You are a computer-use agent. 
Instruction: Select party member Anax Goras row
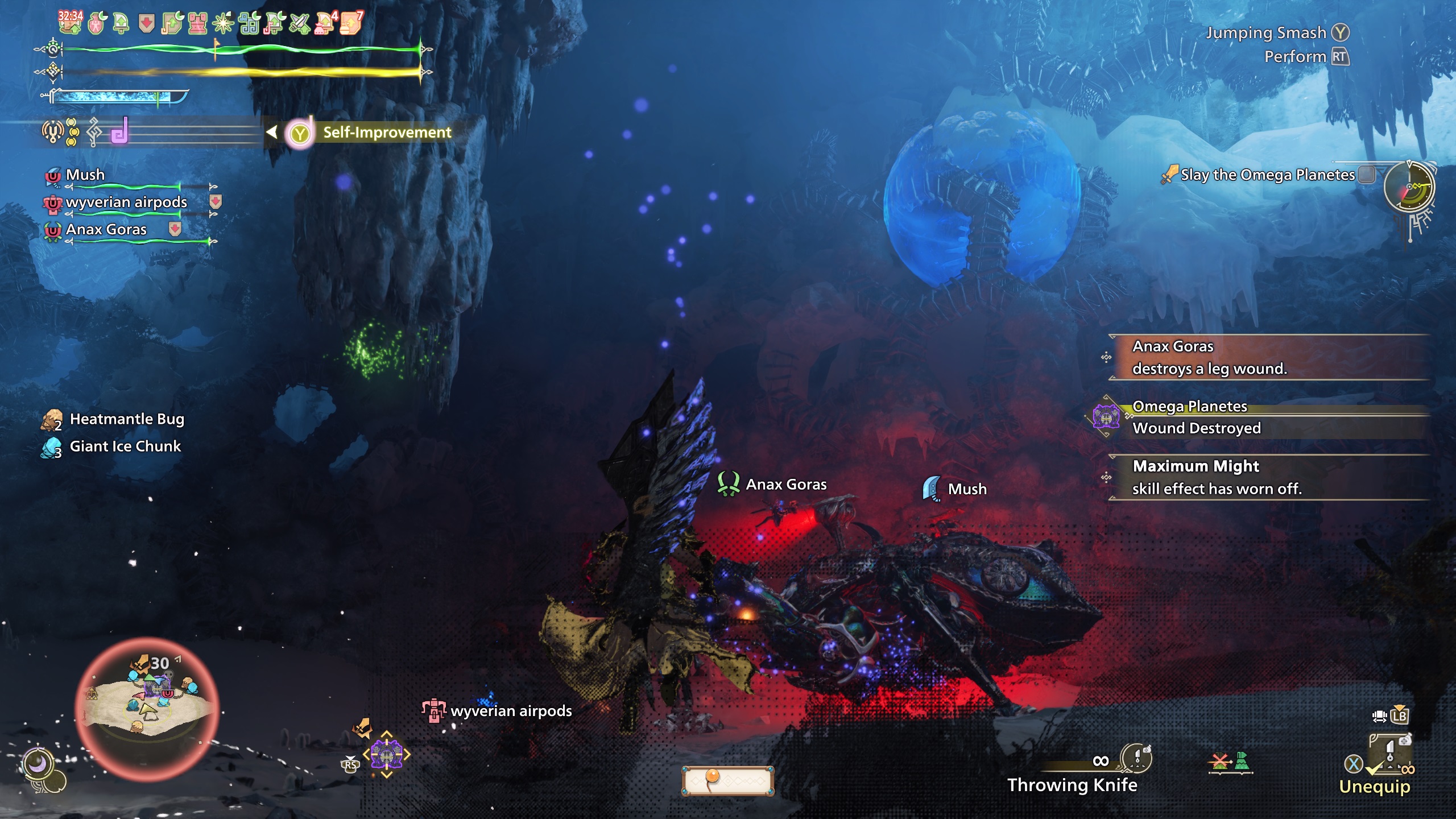click(106, 230)
